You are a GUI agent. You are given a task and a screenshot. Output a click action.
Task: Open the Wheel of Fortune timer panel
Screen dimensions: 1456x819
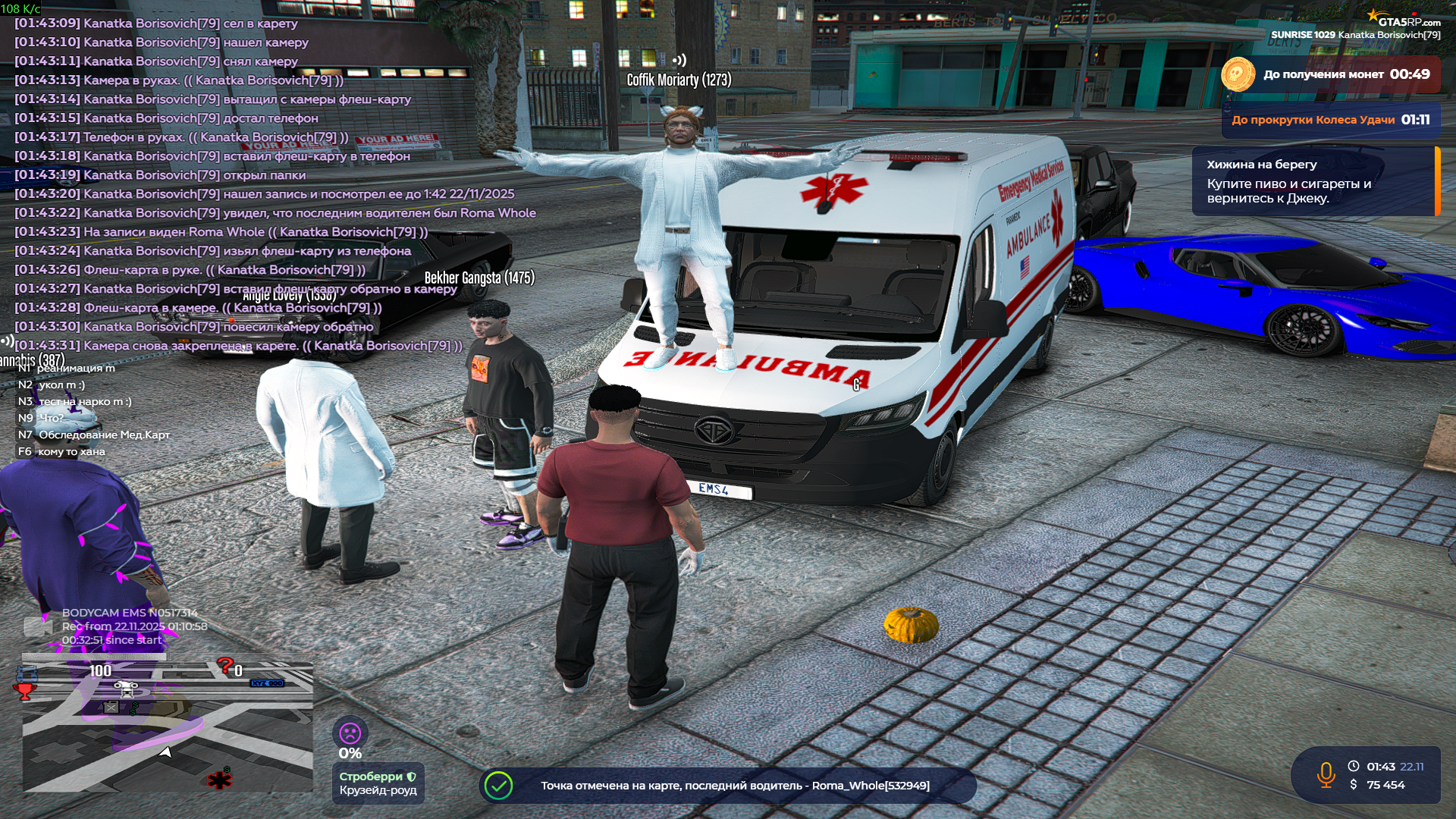click(1330, 120)
